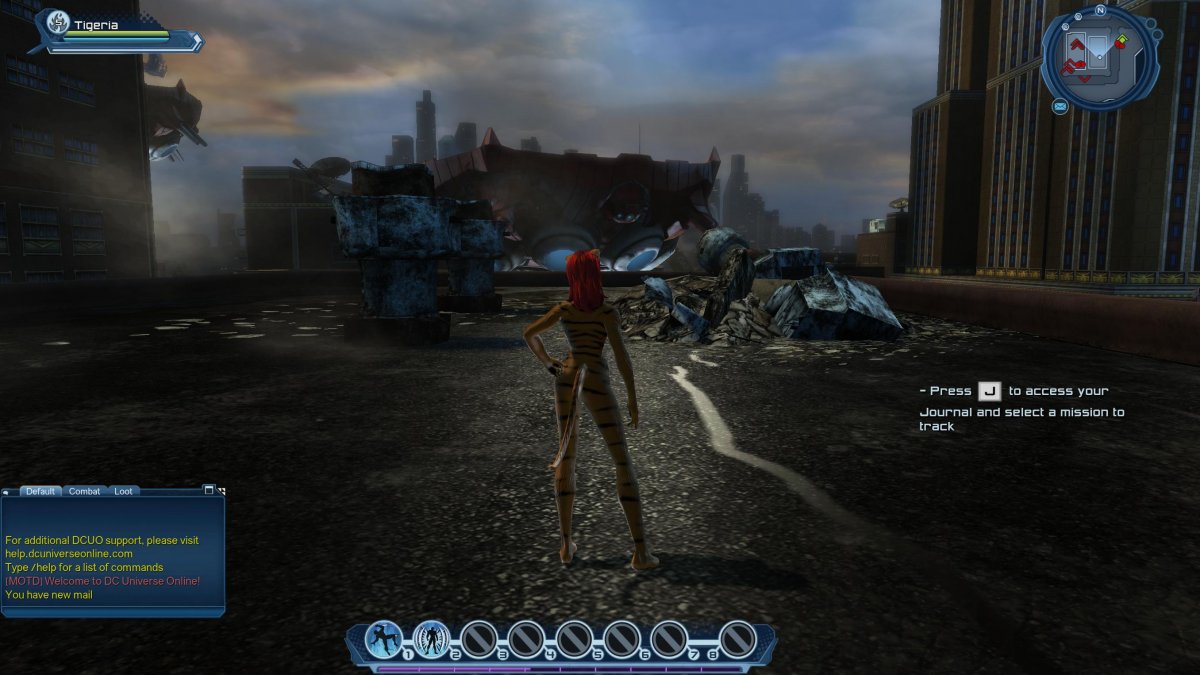Switch to the Combat chat tab

pos(84,491)
